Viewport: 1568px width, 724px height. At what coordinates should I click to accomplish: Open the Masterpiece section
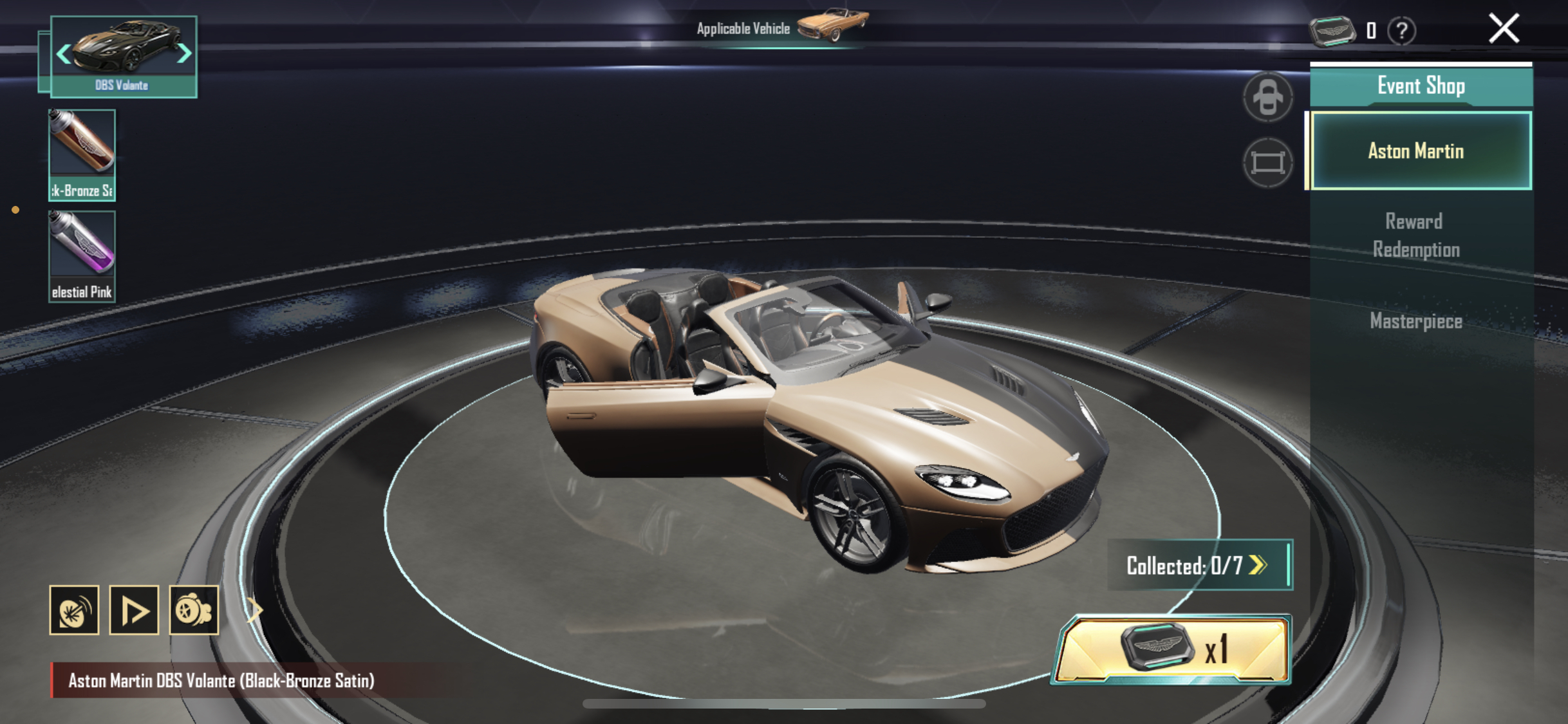(1416, 320)
